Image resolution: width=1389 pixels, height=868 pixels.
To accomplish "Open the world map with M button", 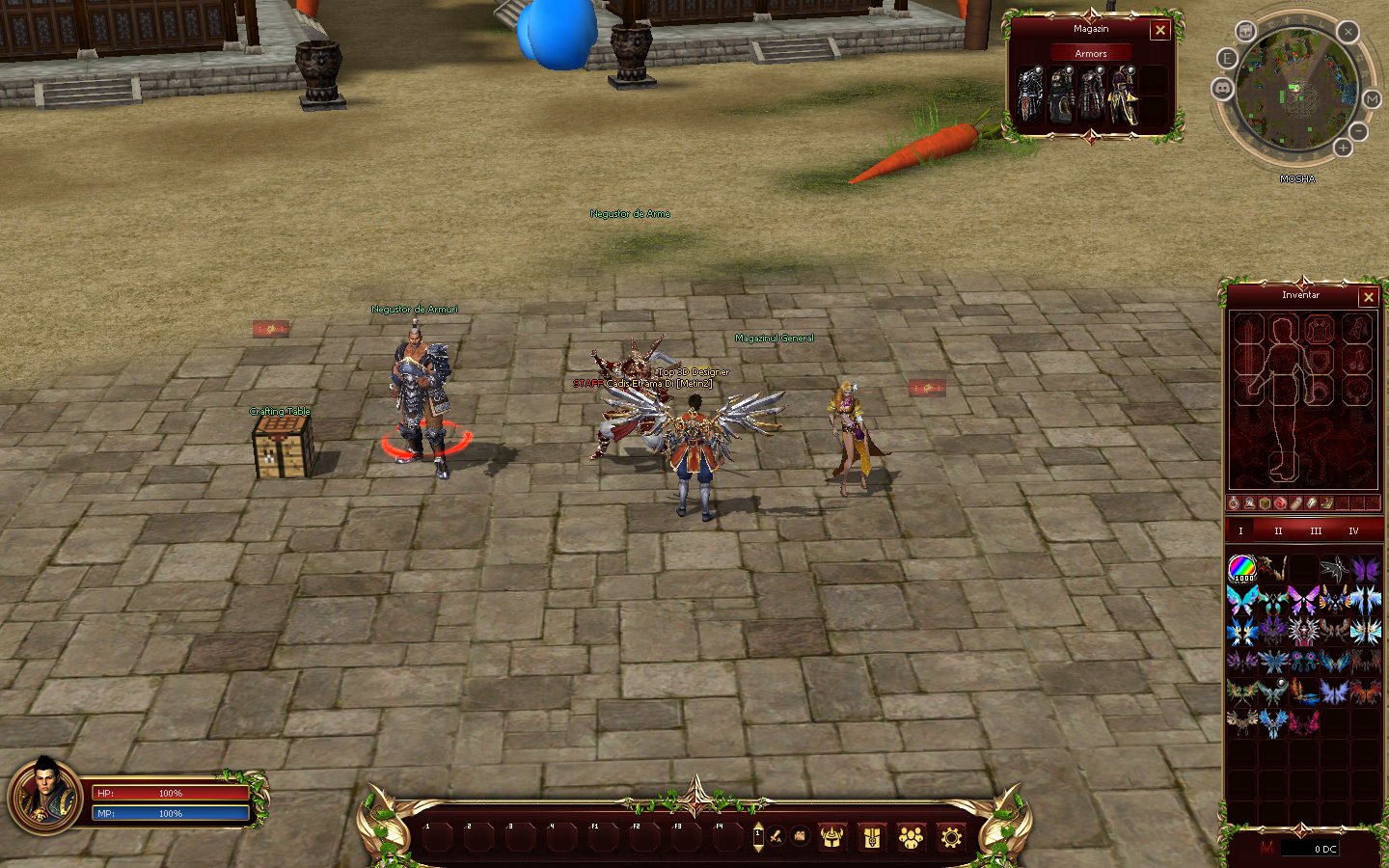I will 1372,99.
